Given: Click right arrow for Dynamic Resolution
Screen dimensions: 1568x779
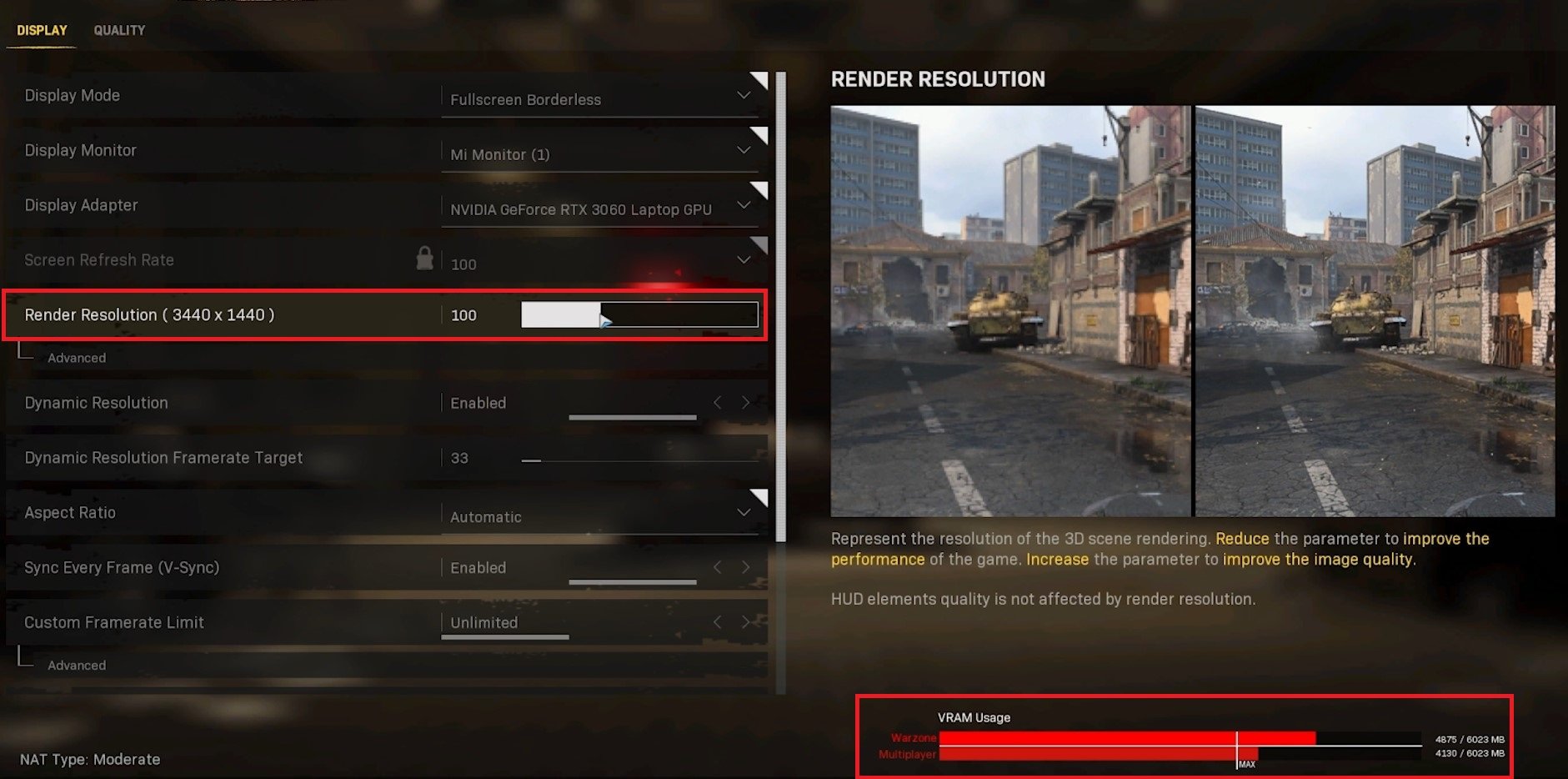Looking at the screenshot, I should 745,403.
